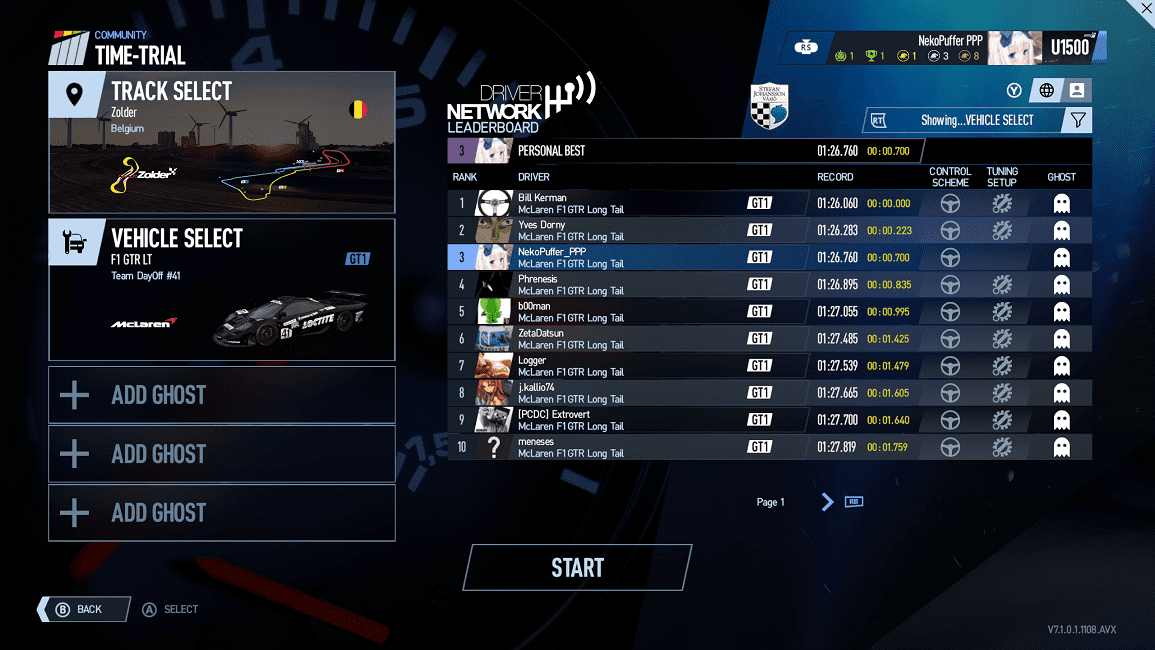Close the window with the X

click(x=1145, y=8)
